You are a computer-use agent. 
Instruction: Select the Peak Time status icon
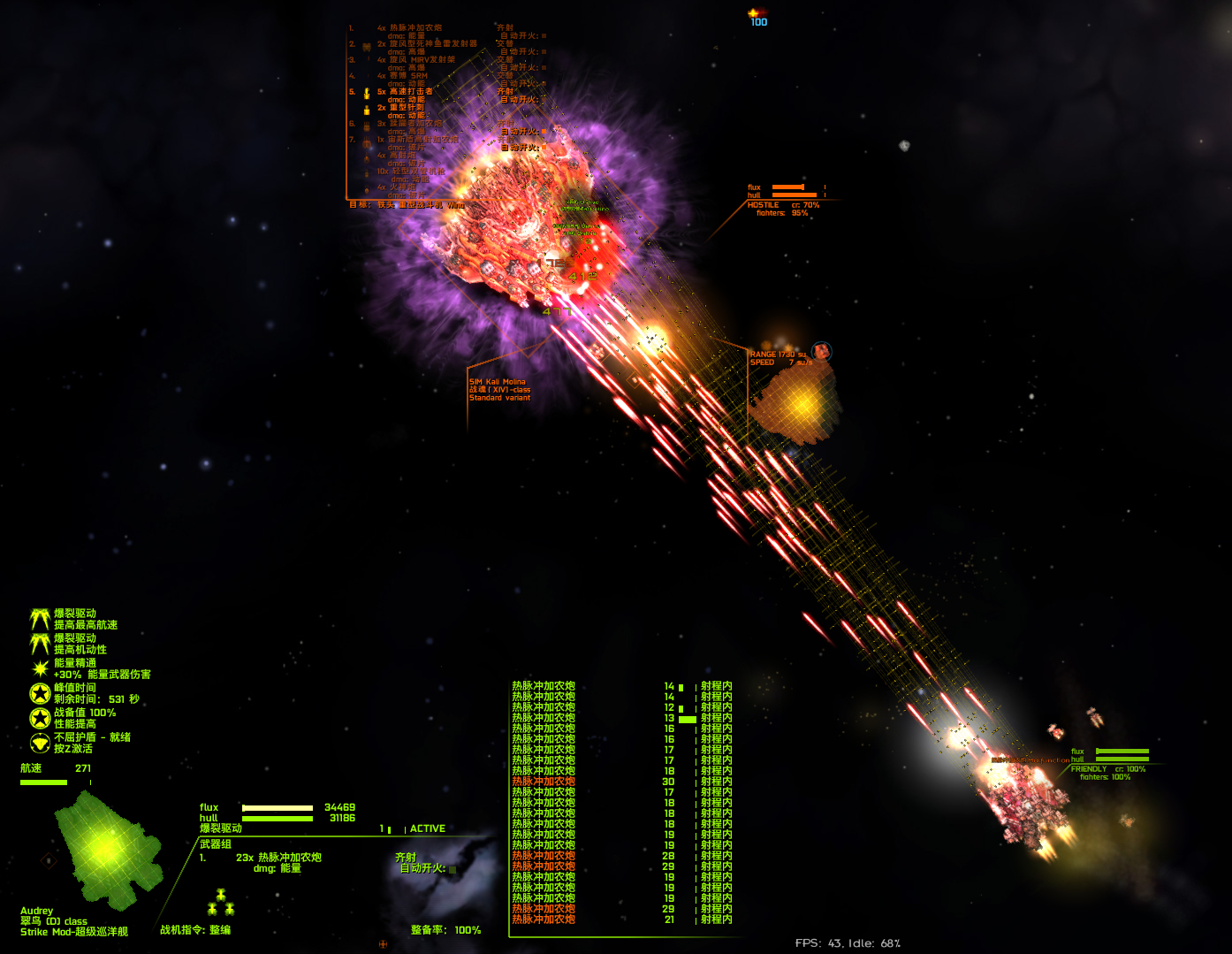coord(40,693)
